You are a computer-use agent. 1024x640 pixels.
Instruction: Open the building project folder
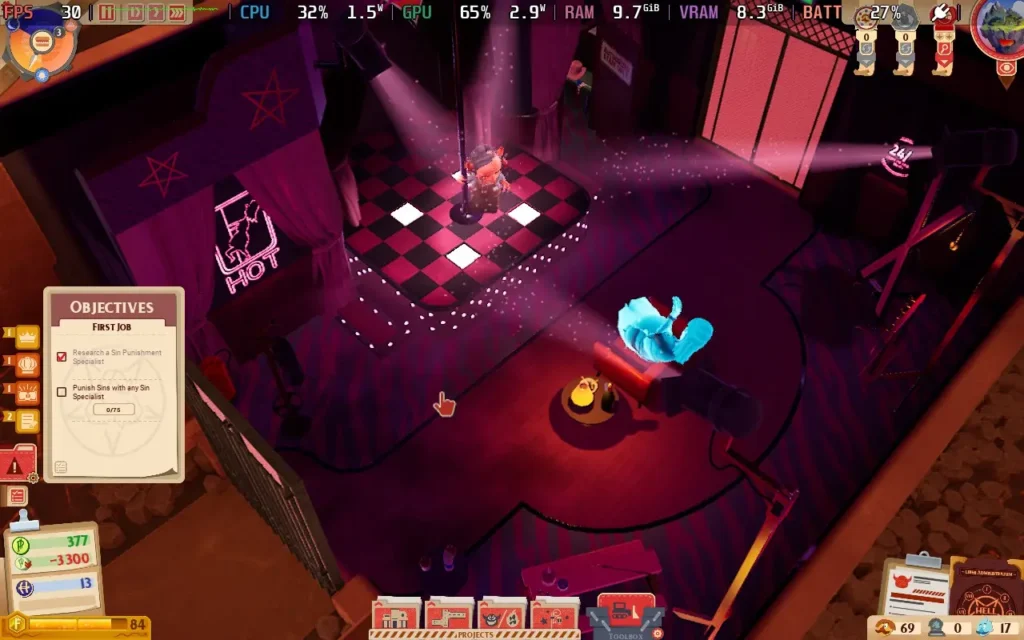[x=398, y=614]
